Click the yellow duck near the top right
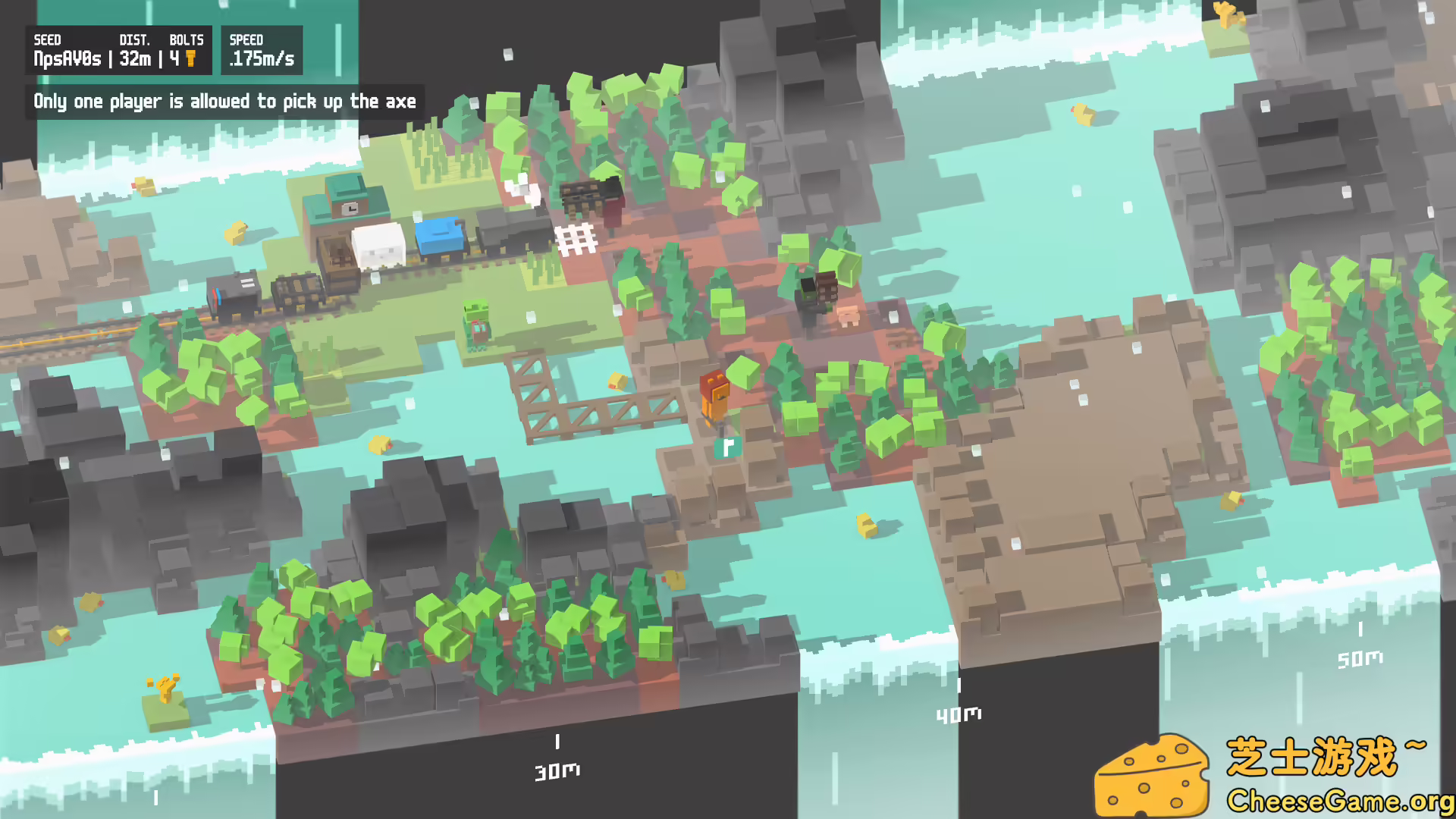 [1083, 115]
